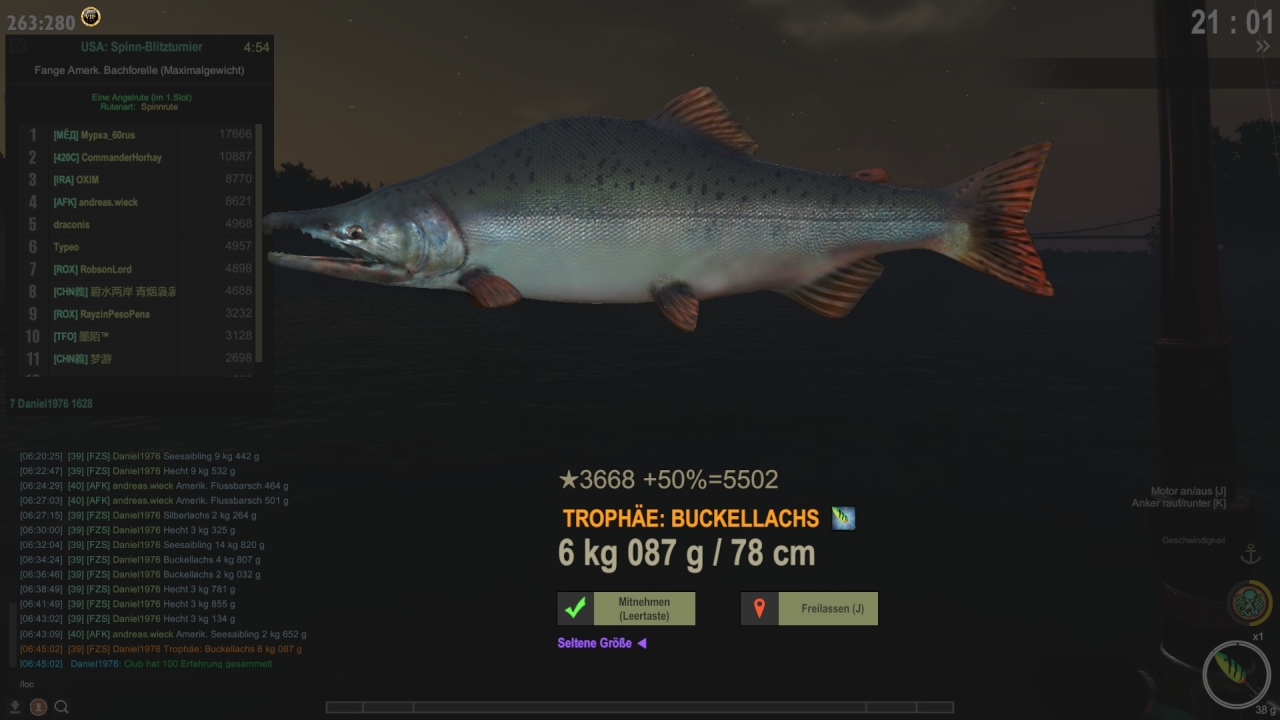Release the fish with Freilassen button
1280x720 pixels.
point(809,609)
